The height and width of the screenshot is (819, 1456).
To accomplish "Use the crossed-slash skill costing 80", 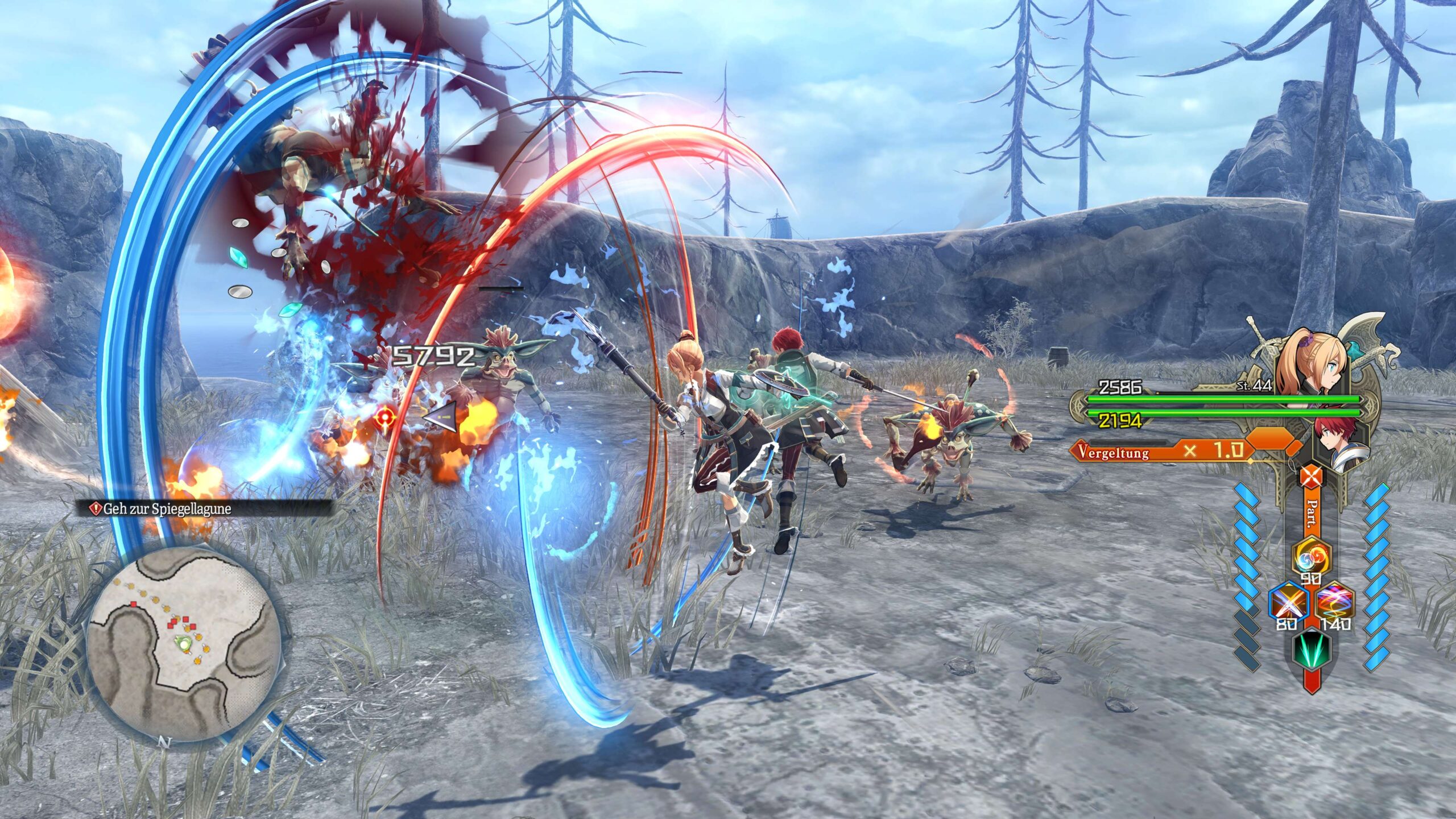I will click(1288, 602).
